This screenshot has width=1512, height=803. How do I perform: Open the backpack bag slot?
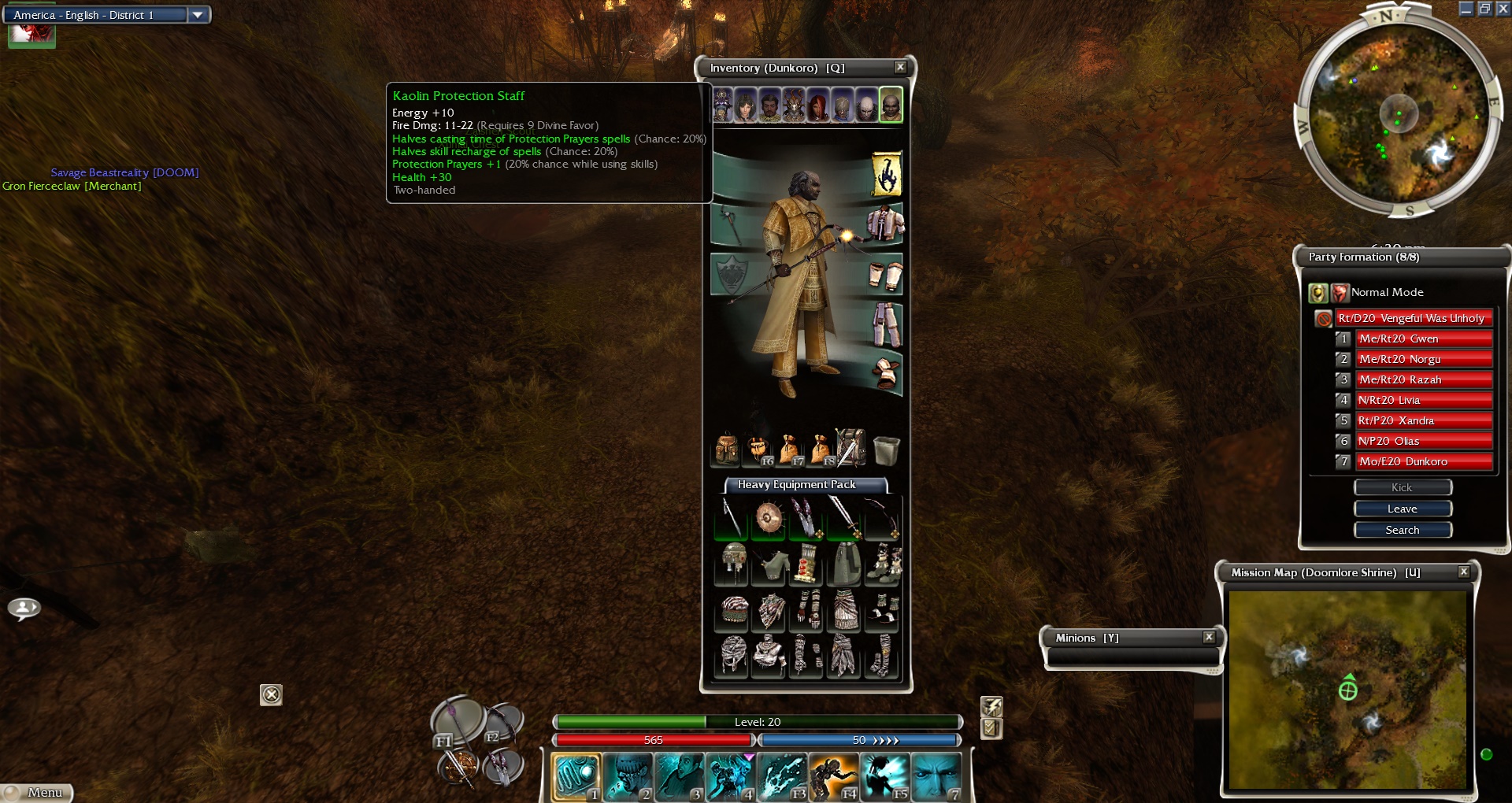click(725, 450)
